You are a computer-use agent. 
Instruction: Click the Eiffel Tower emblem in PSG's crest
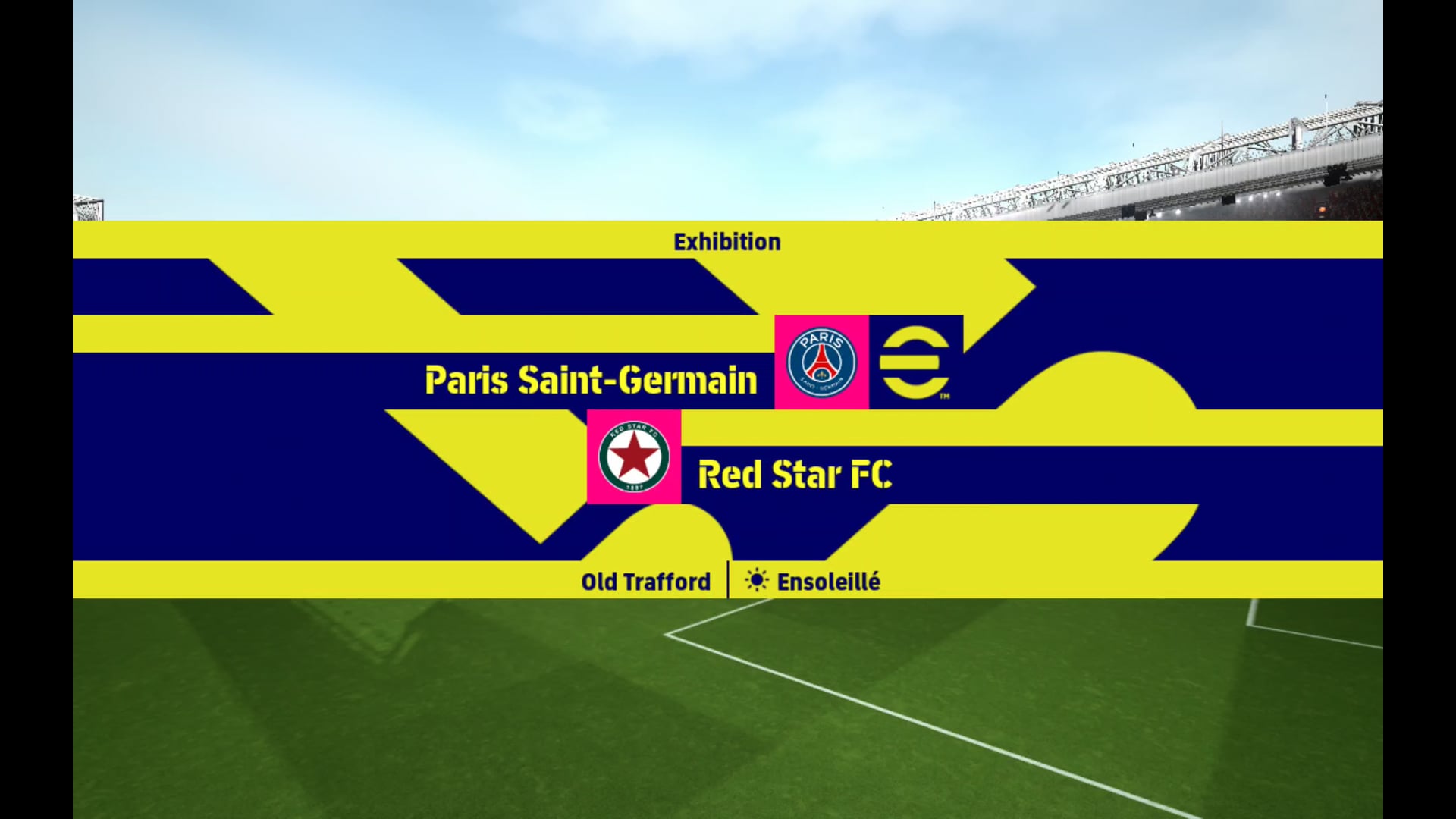tap(821, 362)
